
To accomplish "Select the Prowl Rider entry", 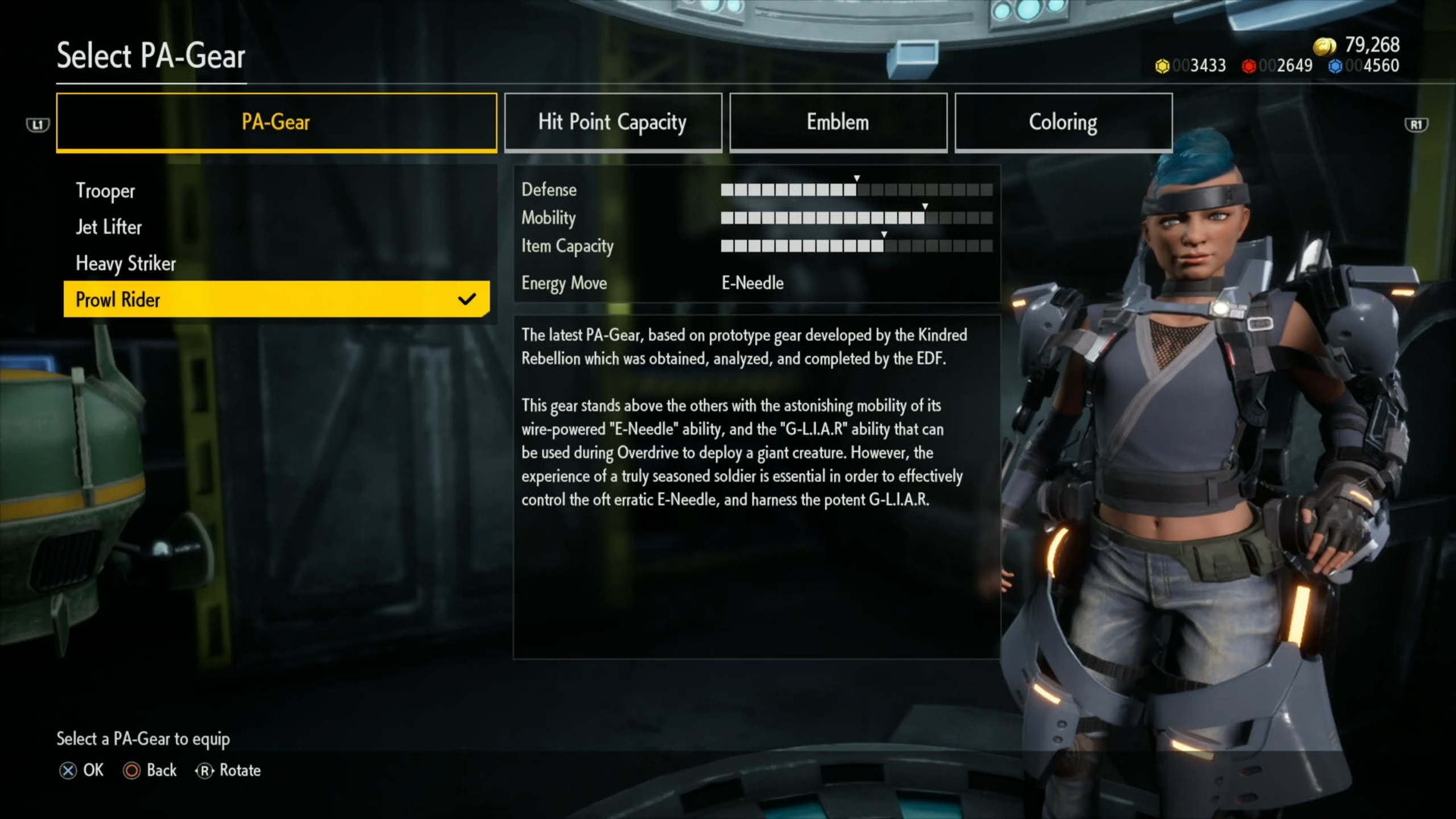I will [x=276, y=299].
